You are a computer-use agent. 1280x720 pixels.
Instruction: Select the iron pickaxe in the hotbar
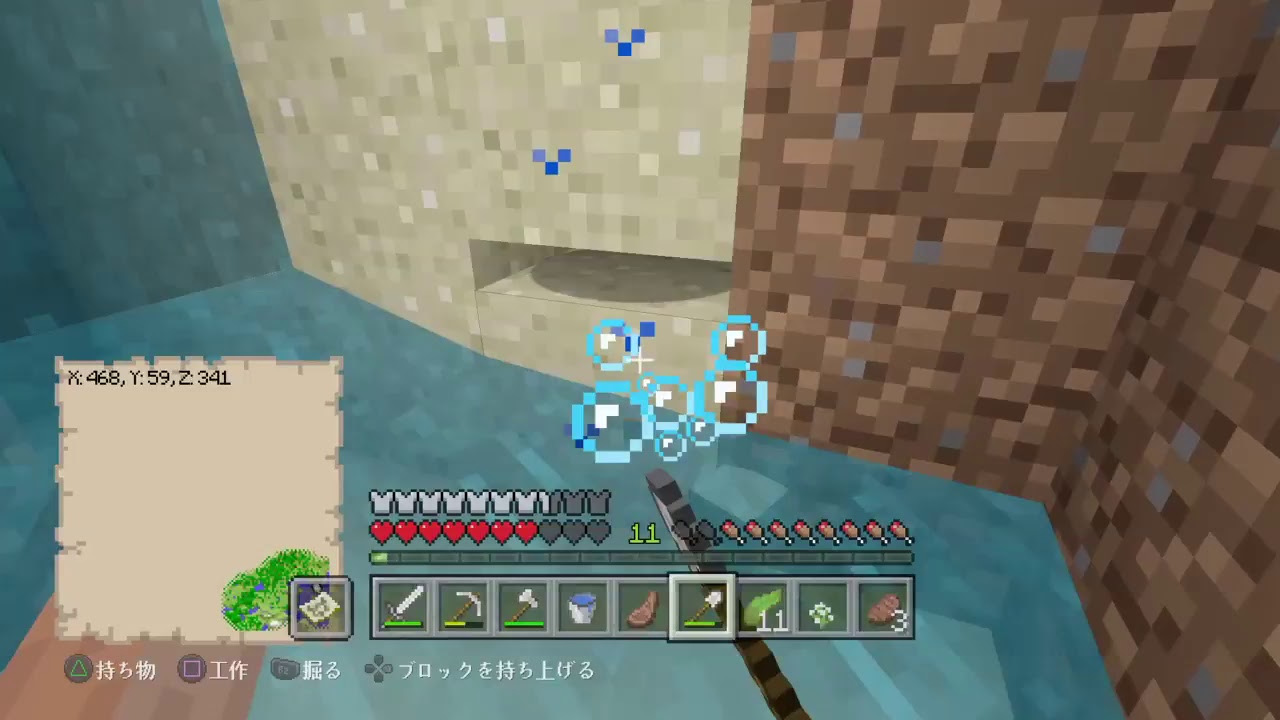[463, 605]
